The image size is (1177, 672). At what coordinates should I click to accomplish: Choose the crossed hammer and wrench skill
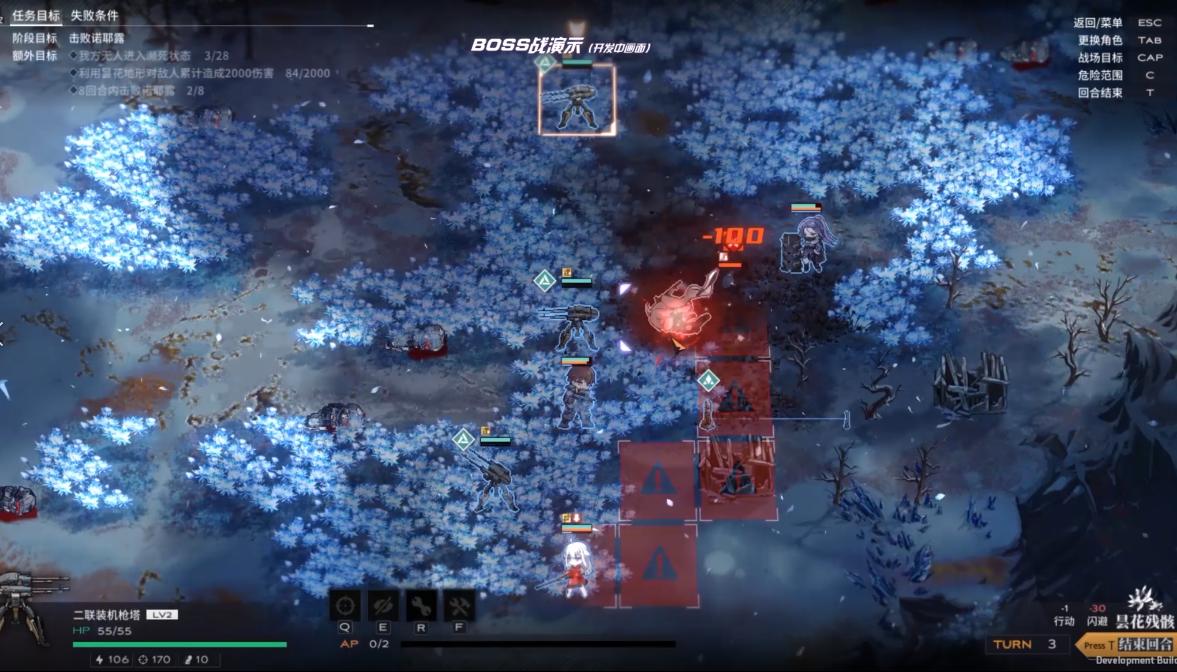(x=459, y=605)
